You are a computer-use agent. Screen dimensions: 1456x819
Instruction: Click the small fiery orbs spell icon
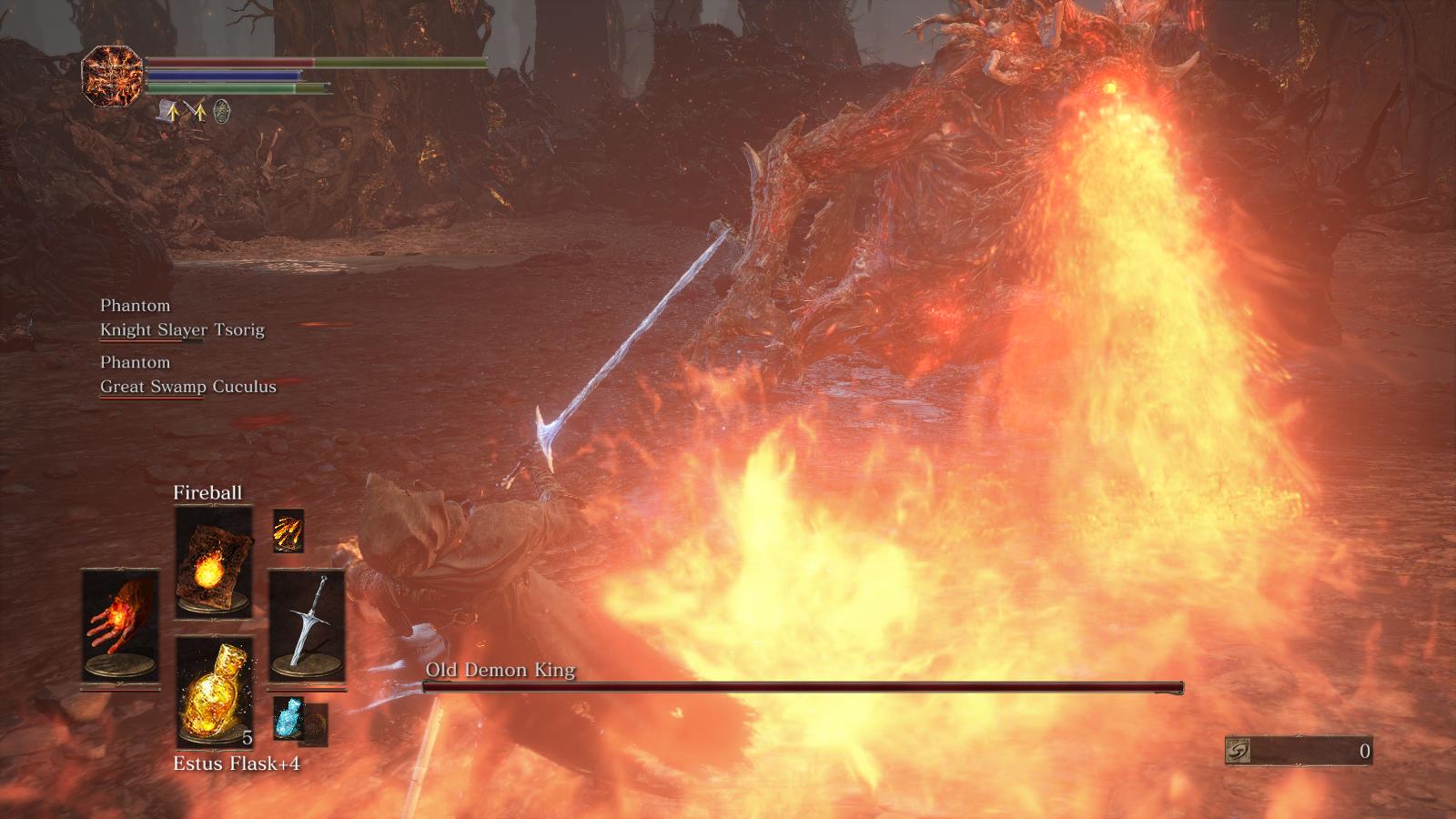coord(288,531)
